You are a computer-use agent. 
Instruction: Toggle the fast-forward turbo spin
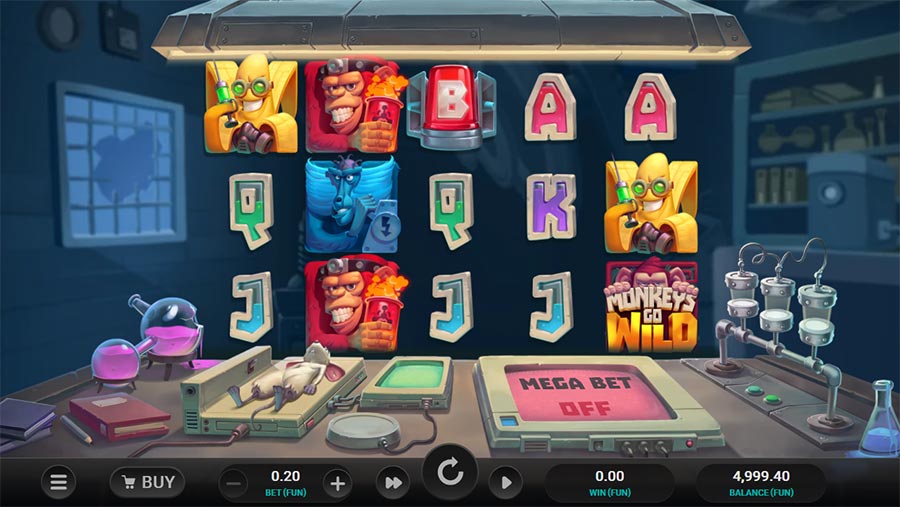coord(393,484)
